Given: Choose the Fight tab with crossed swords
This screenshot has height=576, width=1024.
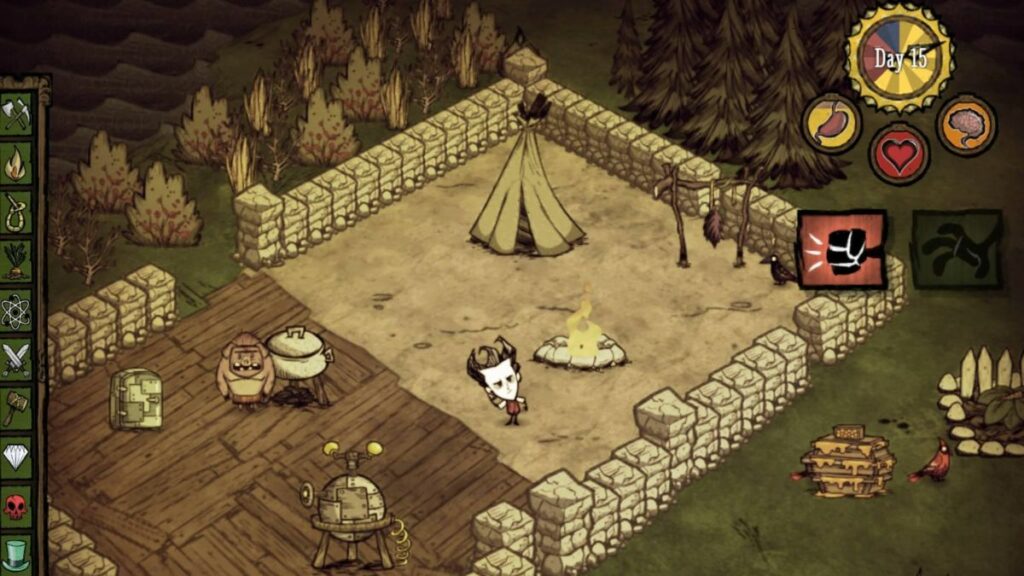Looking at the screenshot, I should [x=17, y=358].
